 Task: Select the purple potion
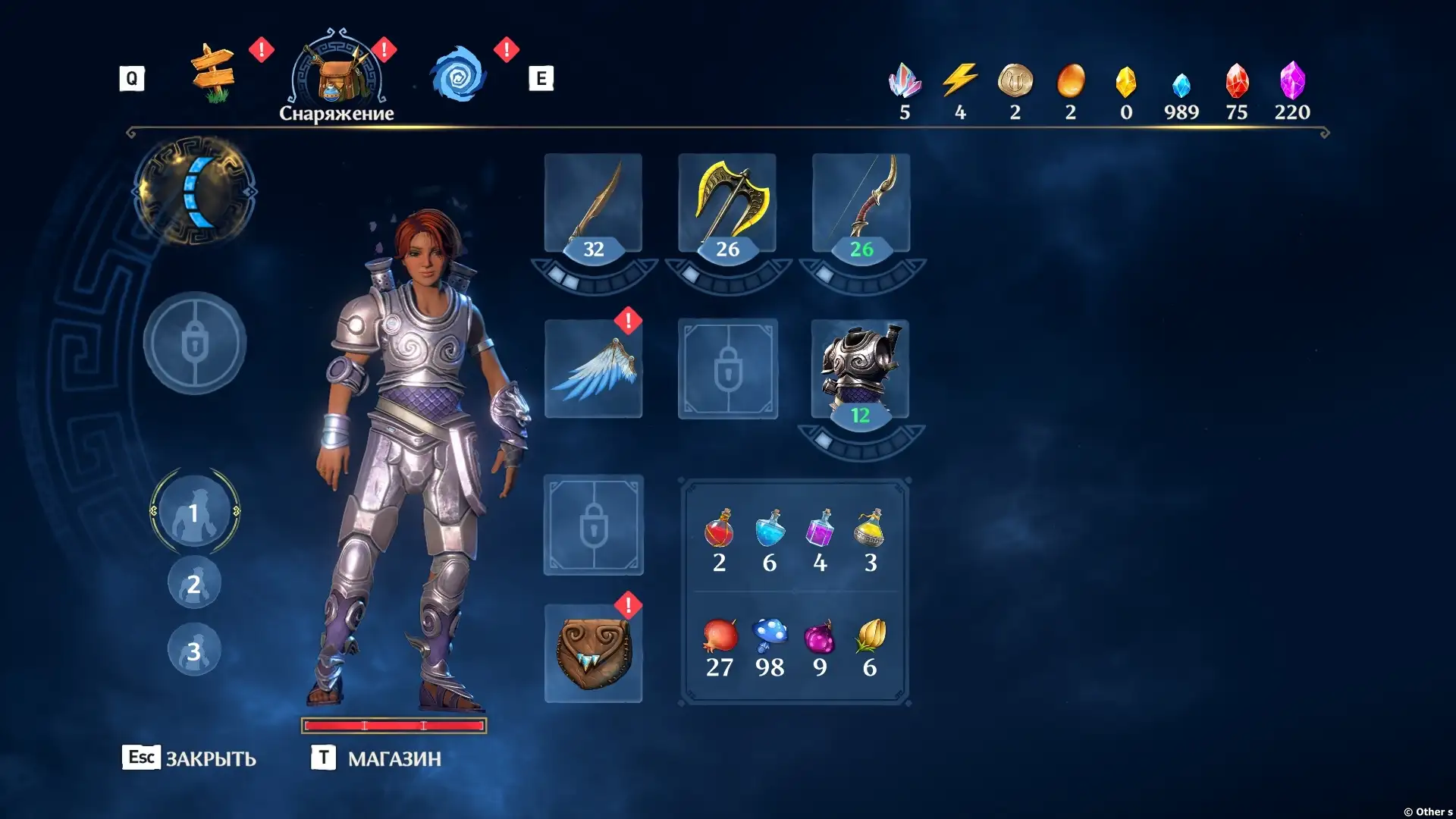(x=820, y=529)
